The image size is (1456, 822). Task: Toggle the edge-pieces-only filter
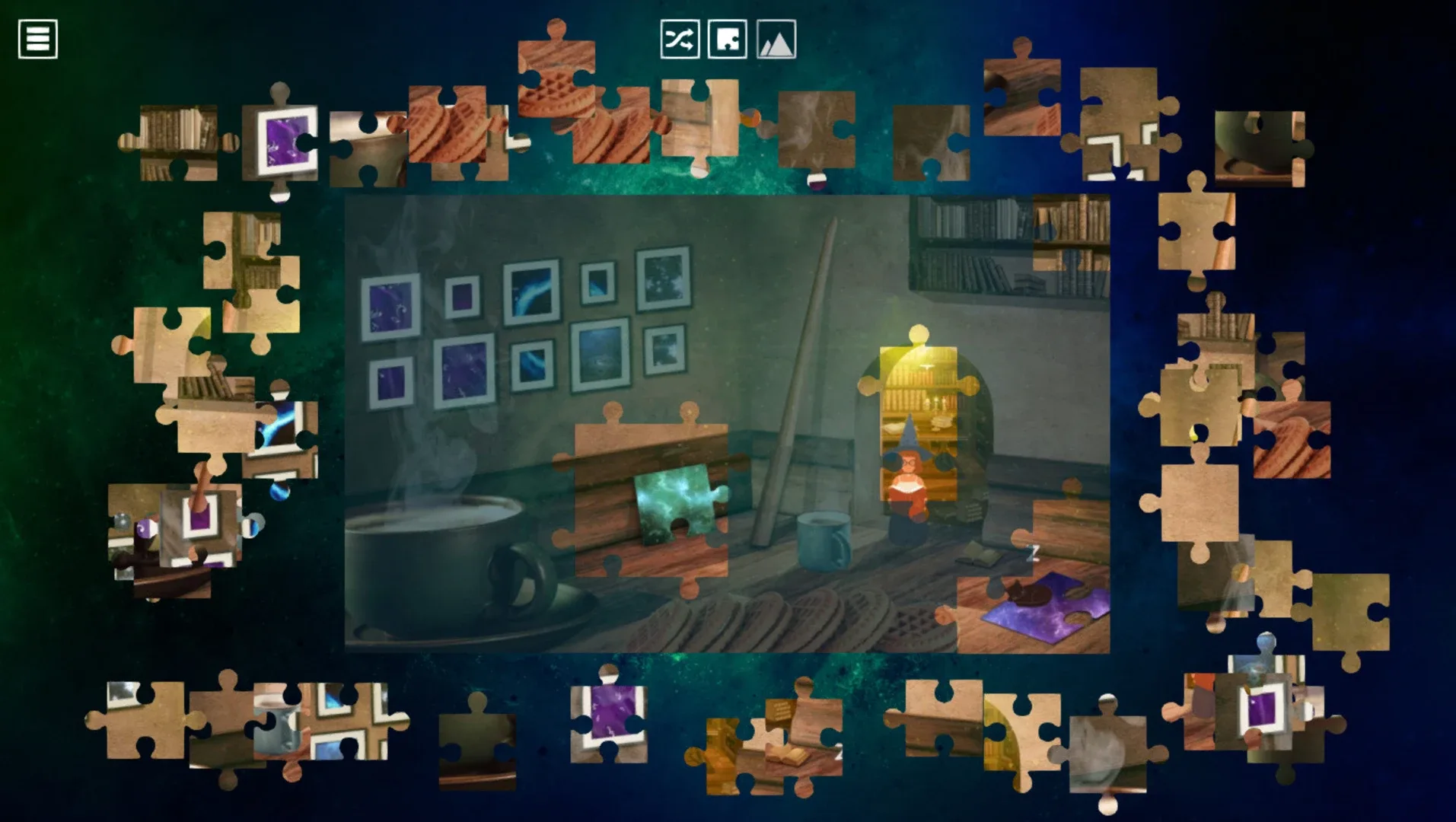728,40
